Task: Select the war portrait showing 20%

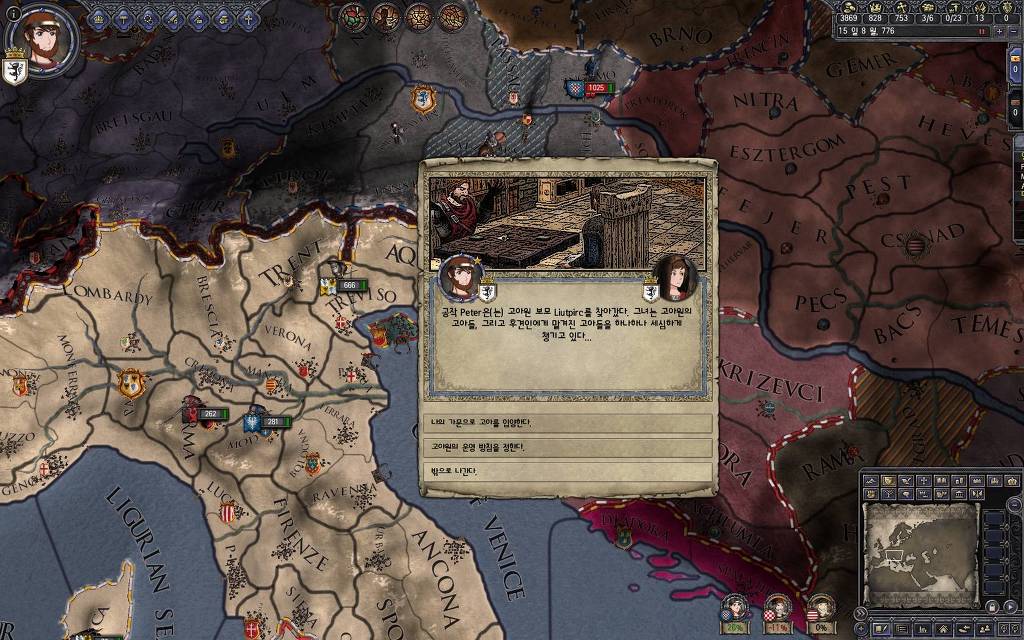Action: (x=736, y=608)
